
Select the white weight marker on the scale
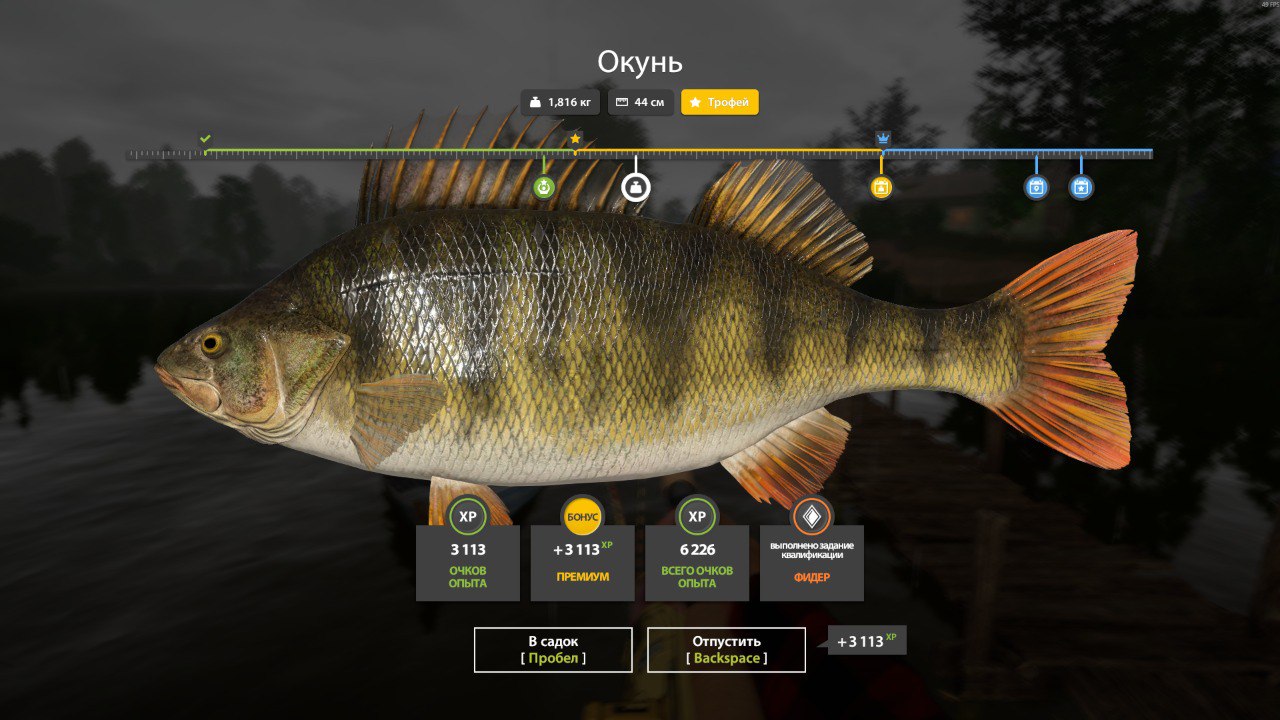tap(636, 187)
